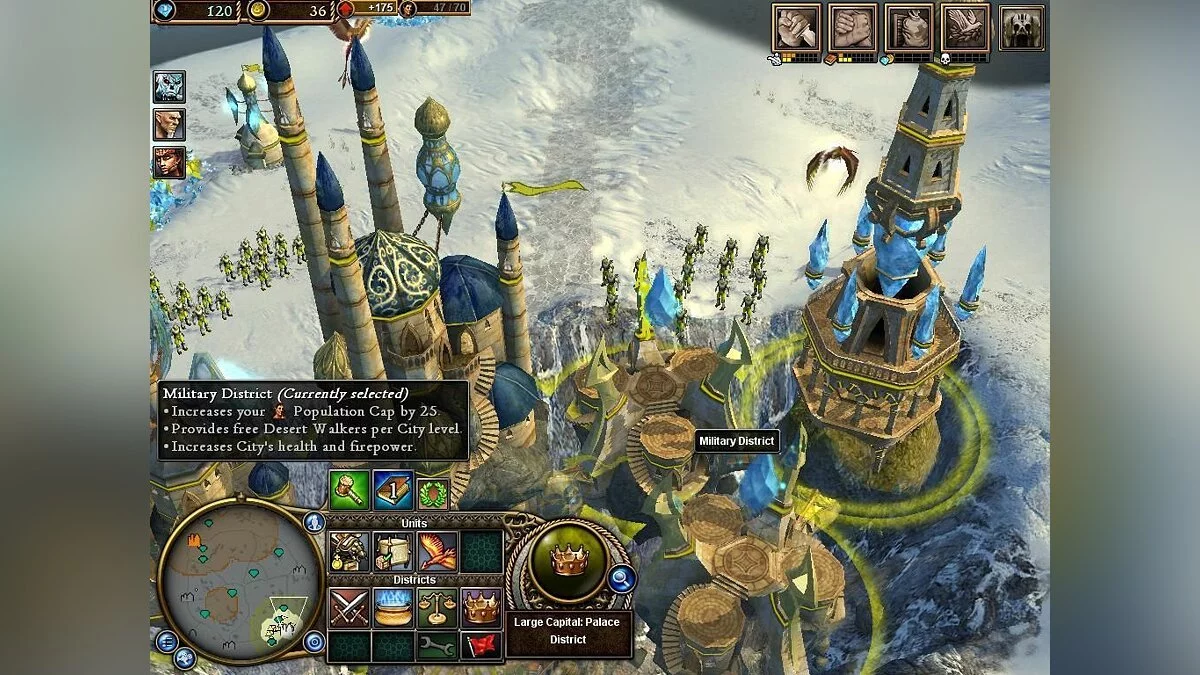Build the blue flame cauldron district

click(393, 608)
